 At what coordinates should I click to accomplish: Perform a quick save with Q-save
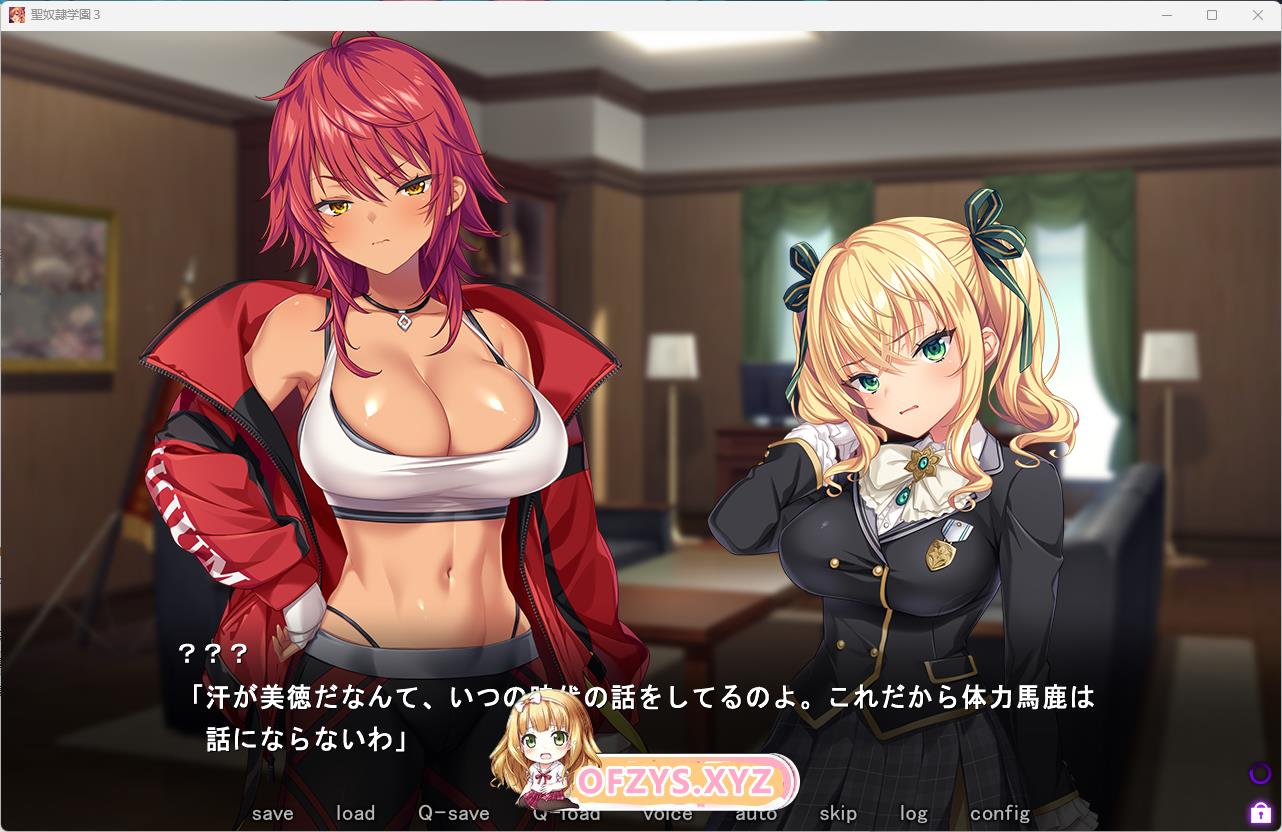454,813
